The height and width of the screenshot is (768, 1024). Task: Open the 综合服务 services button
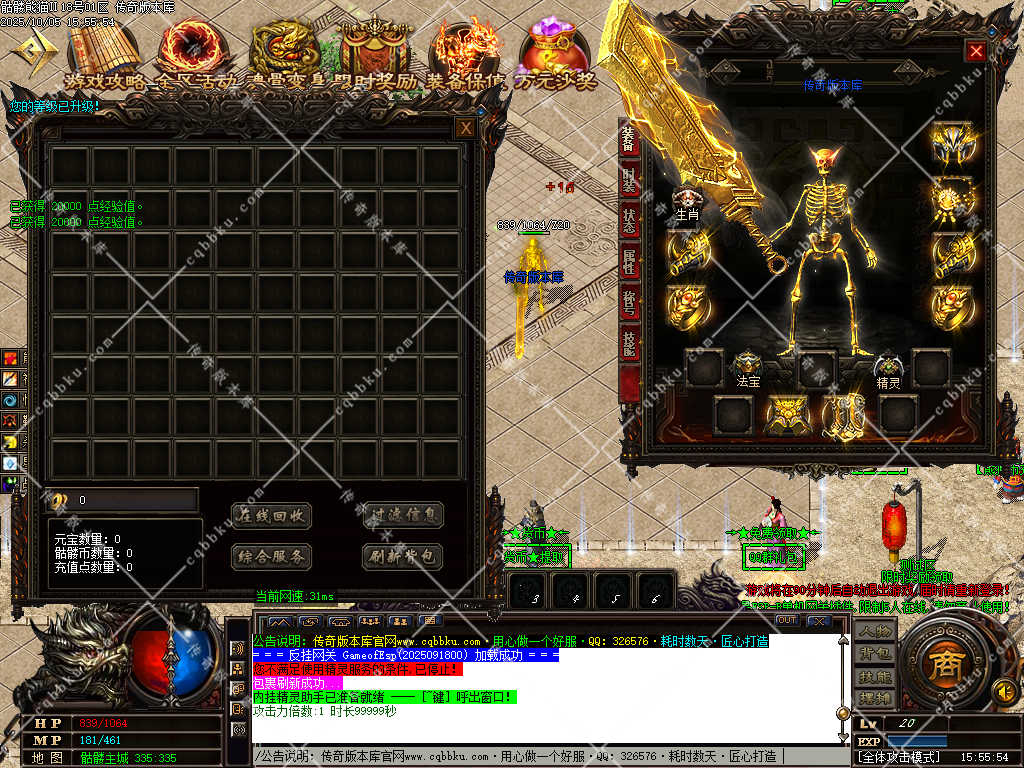[x=271, y=556]
